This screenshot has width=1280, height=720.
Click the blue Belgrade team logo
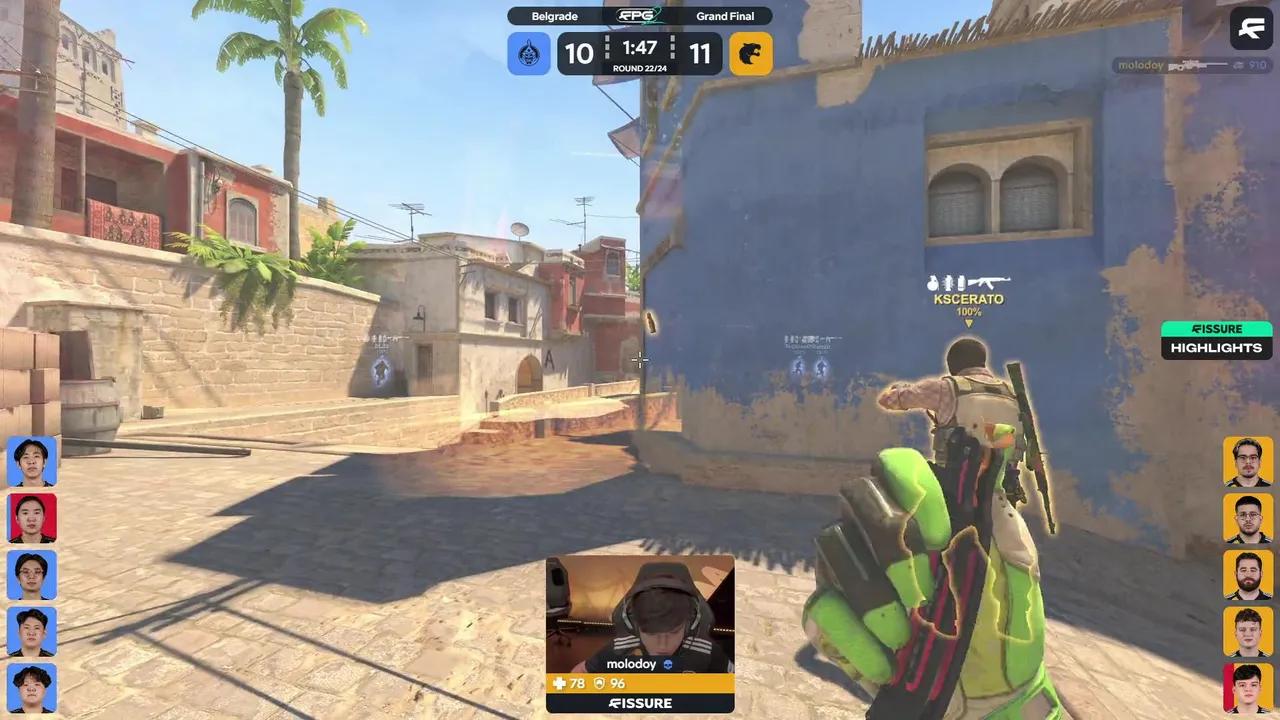pyautogui.click(x=529, y=53)
